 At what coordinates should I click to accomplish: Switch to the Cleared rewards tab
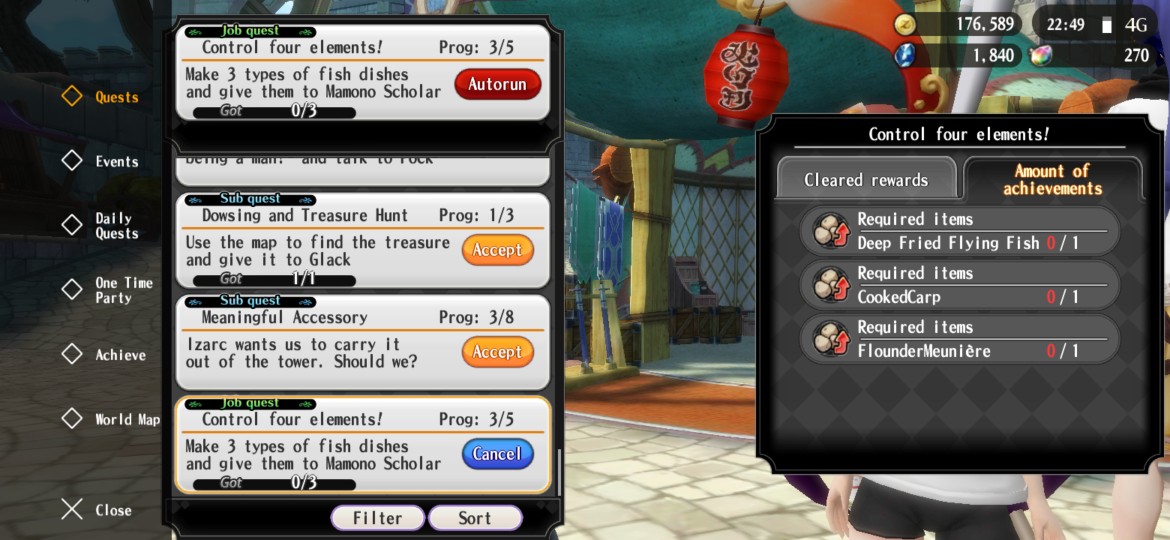click(866, 180)
